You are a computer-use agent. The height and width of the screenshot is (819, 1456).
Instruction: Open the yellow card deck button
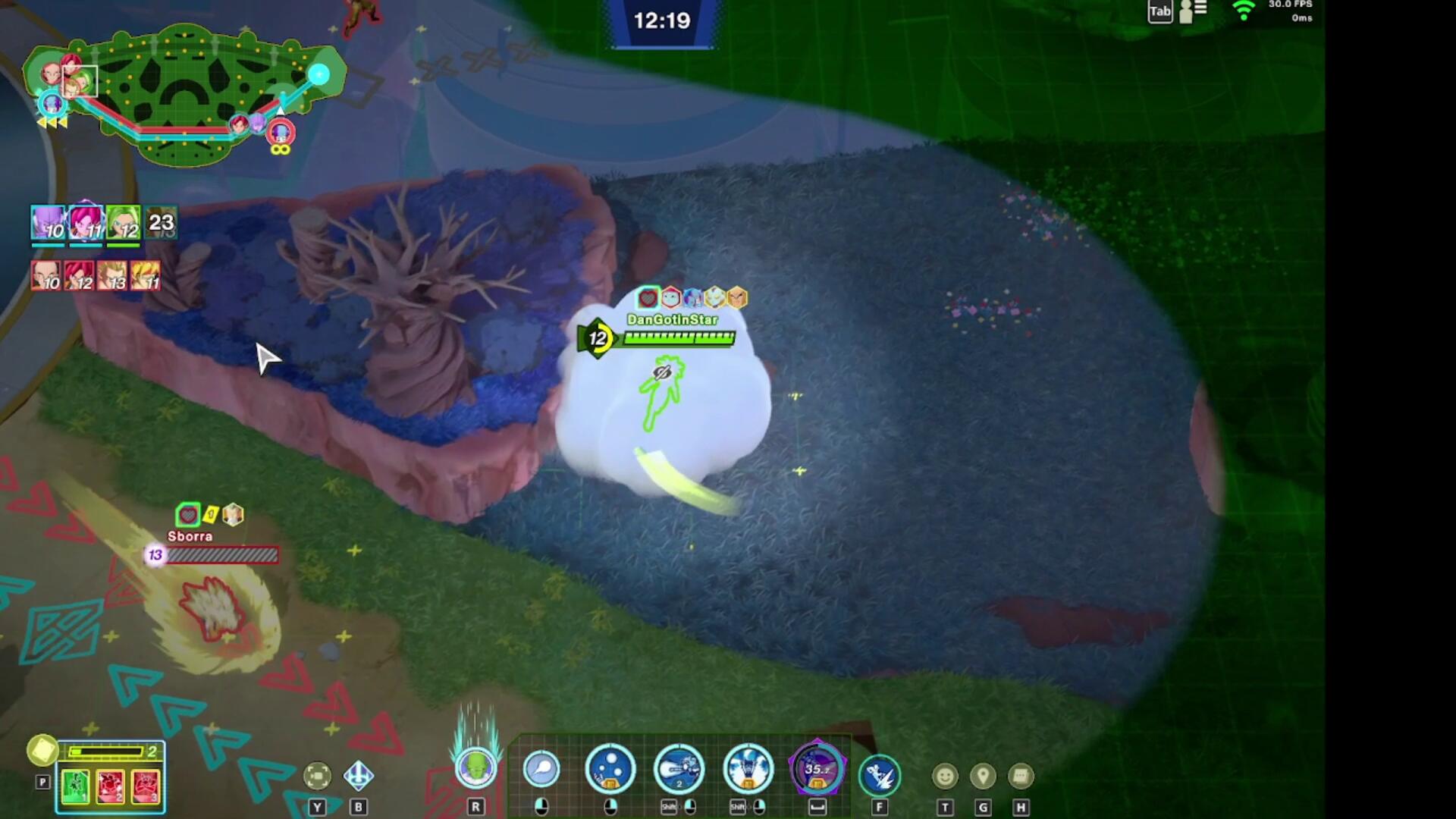point(42,750)
